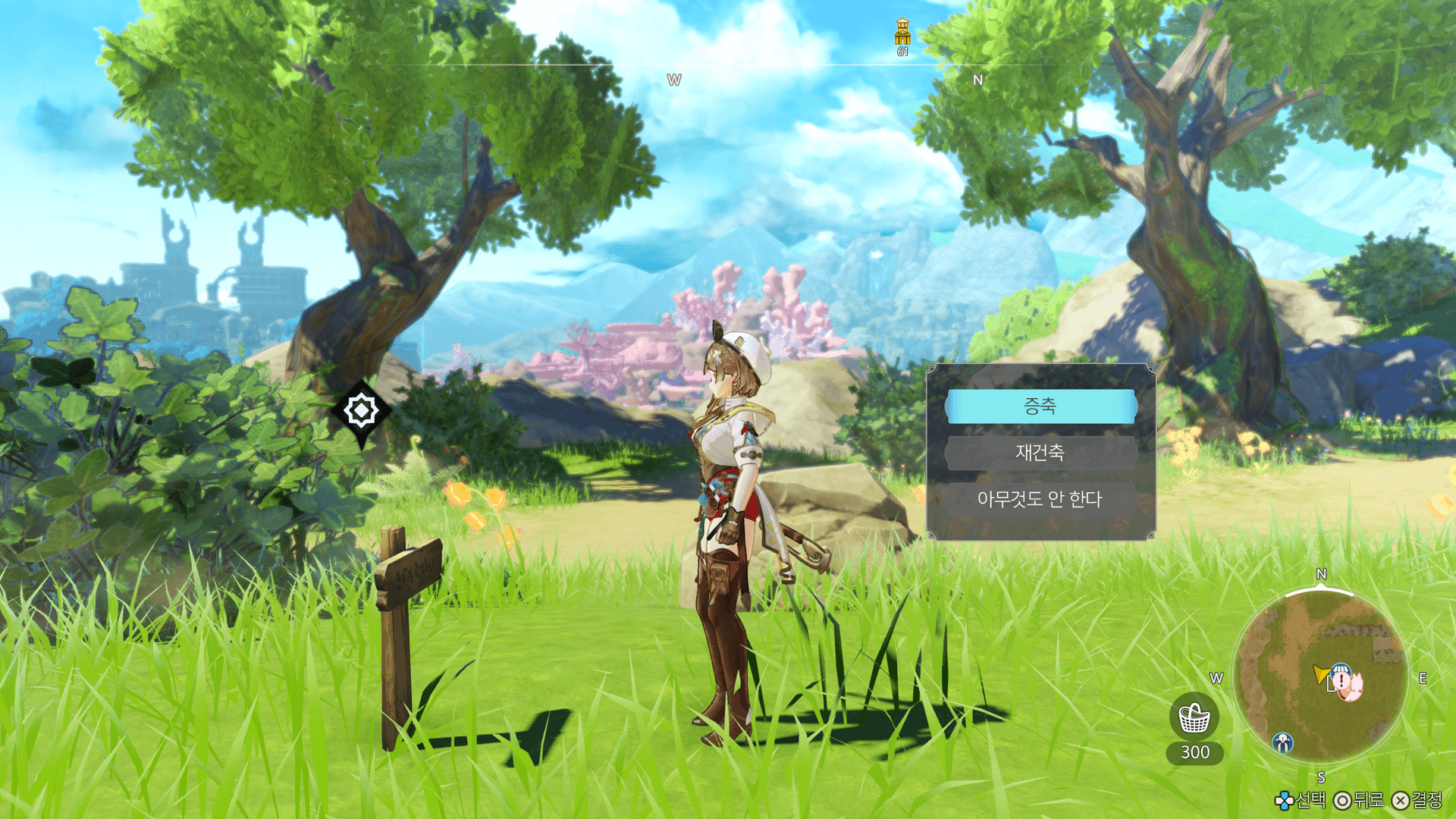Image resolution: width=1456 pixels, height=819 pixels.
Task: Pick 아무것도 안 한다 to cancel
Action: pyautogui.click(x=1040, y=499)
